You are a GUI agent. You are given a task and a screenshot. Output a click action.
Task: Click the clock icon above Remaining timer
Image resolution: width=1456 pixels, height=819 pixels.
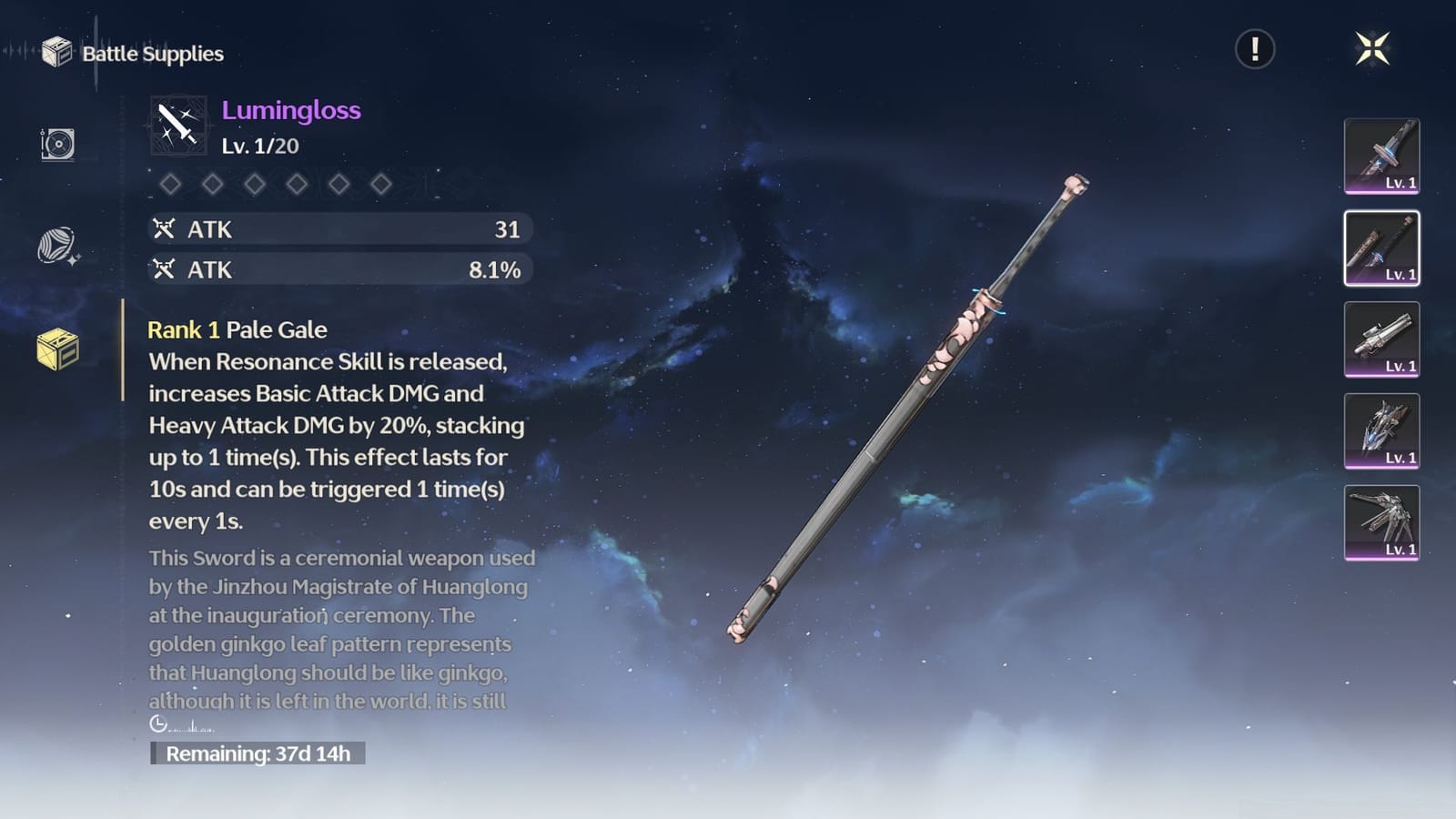click(x=158, y=723)
